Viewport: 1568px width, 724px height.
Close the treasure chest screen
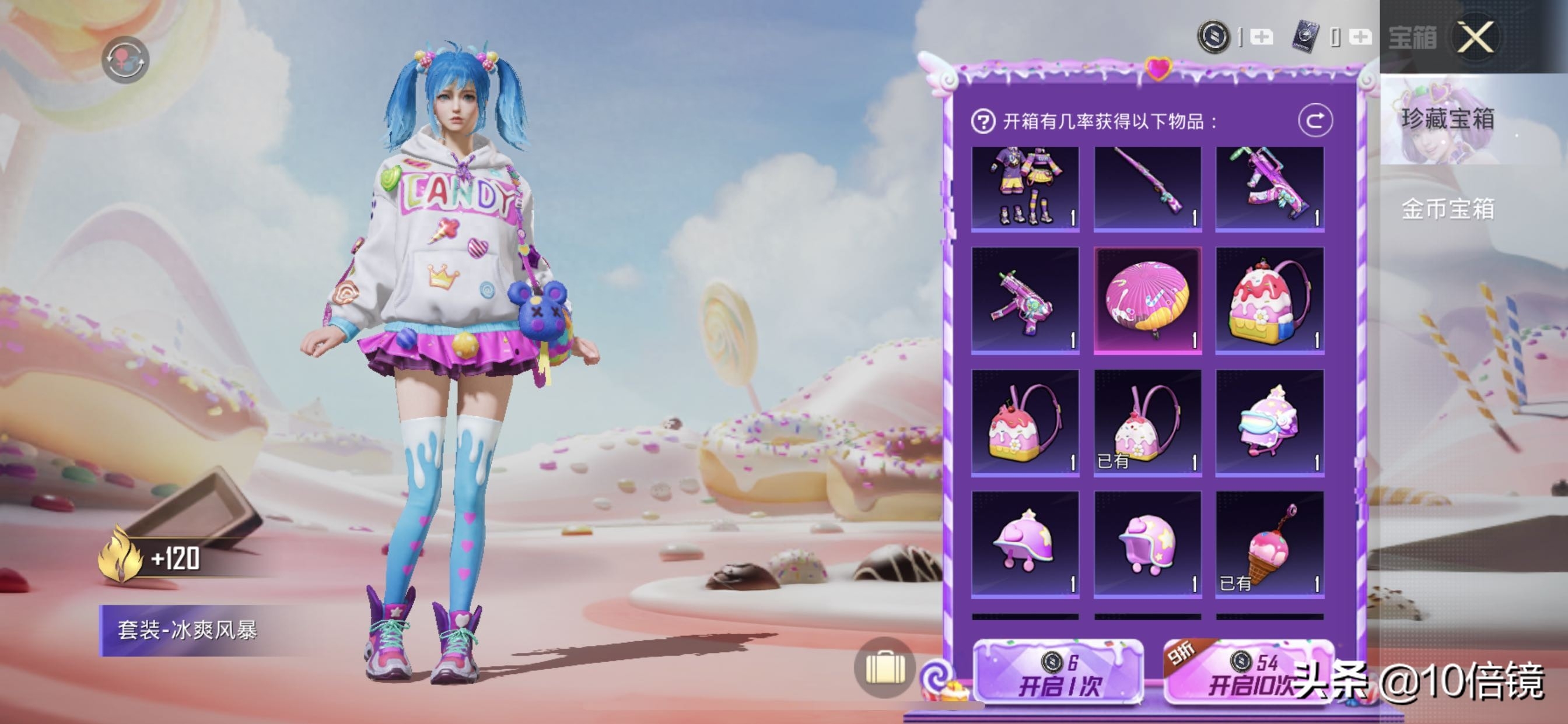1475,37
